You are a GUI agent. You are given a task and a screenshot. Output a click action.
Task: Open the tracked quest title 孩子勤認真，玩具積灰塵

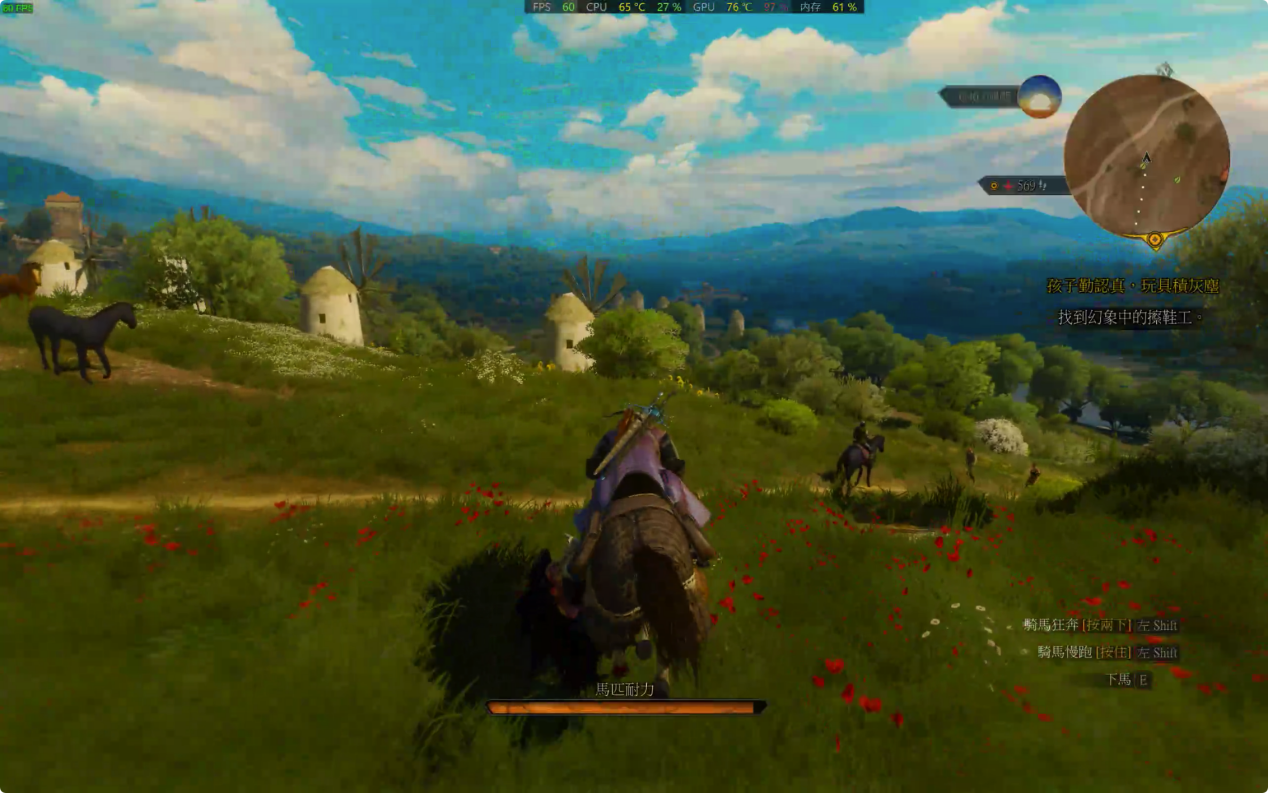[1132, 286]
